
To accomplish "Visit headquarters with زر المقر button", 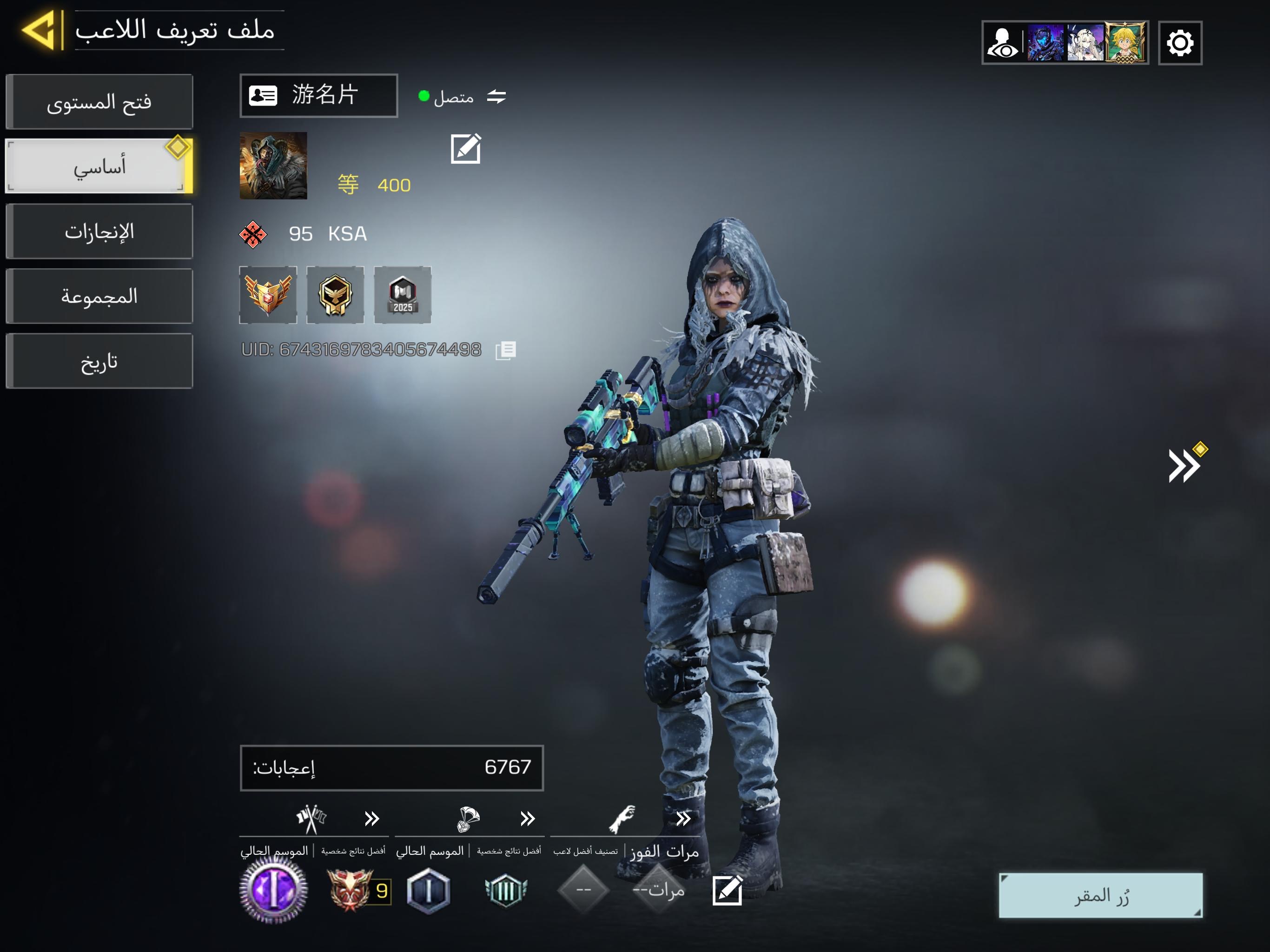I will pyautogui.click(x=1100, y=895).
